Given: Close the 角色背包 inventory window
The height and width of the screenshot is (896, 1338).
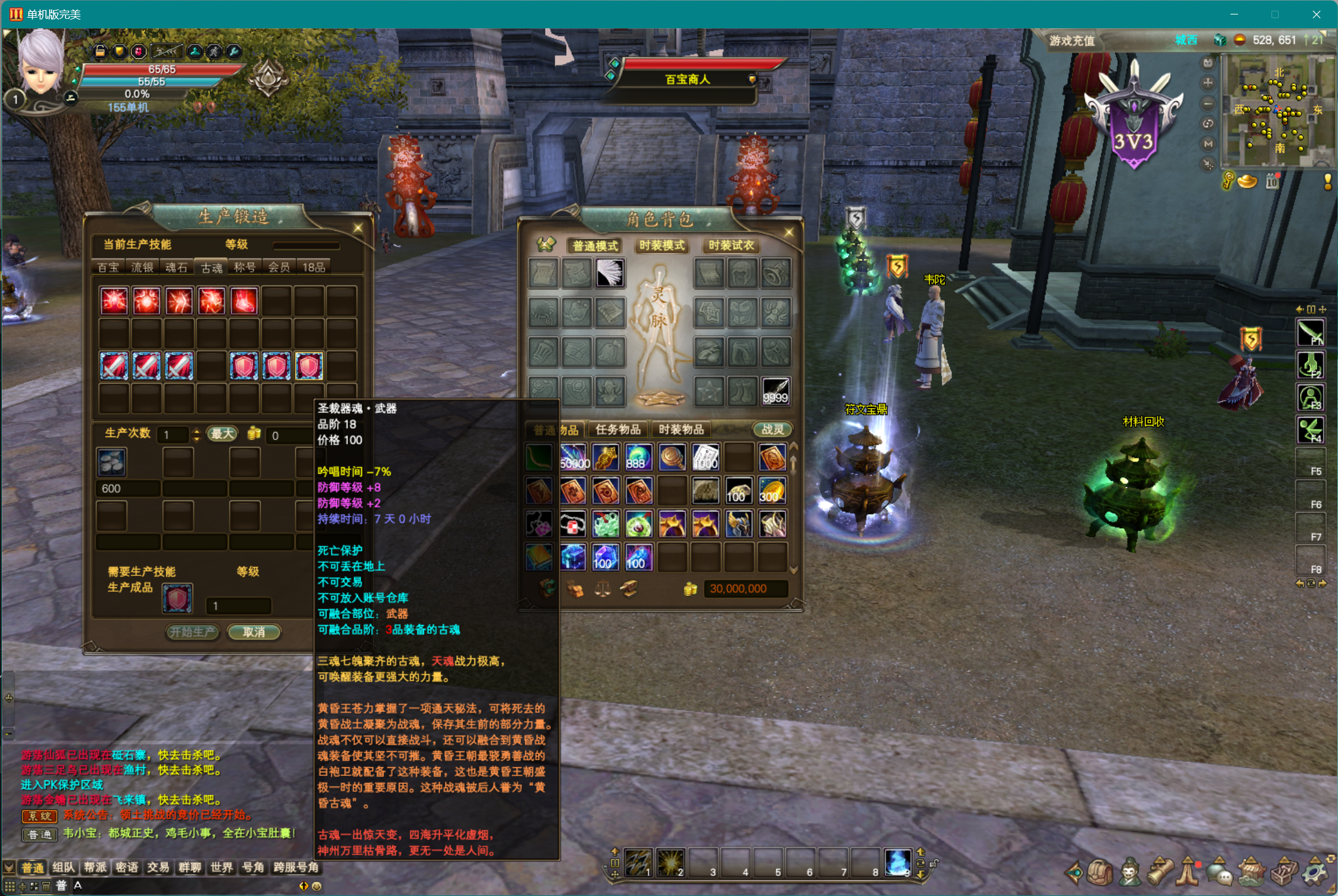Looking at the screenshot, I should (789, 232).
